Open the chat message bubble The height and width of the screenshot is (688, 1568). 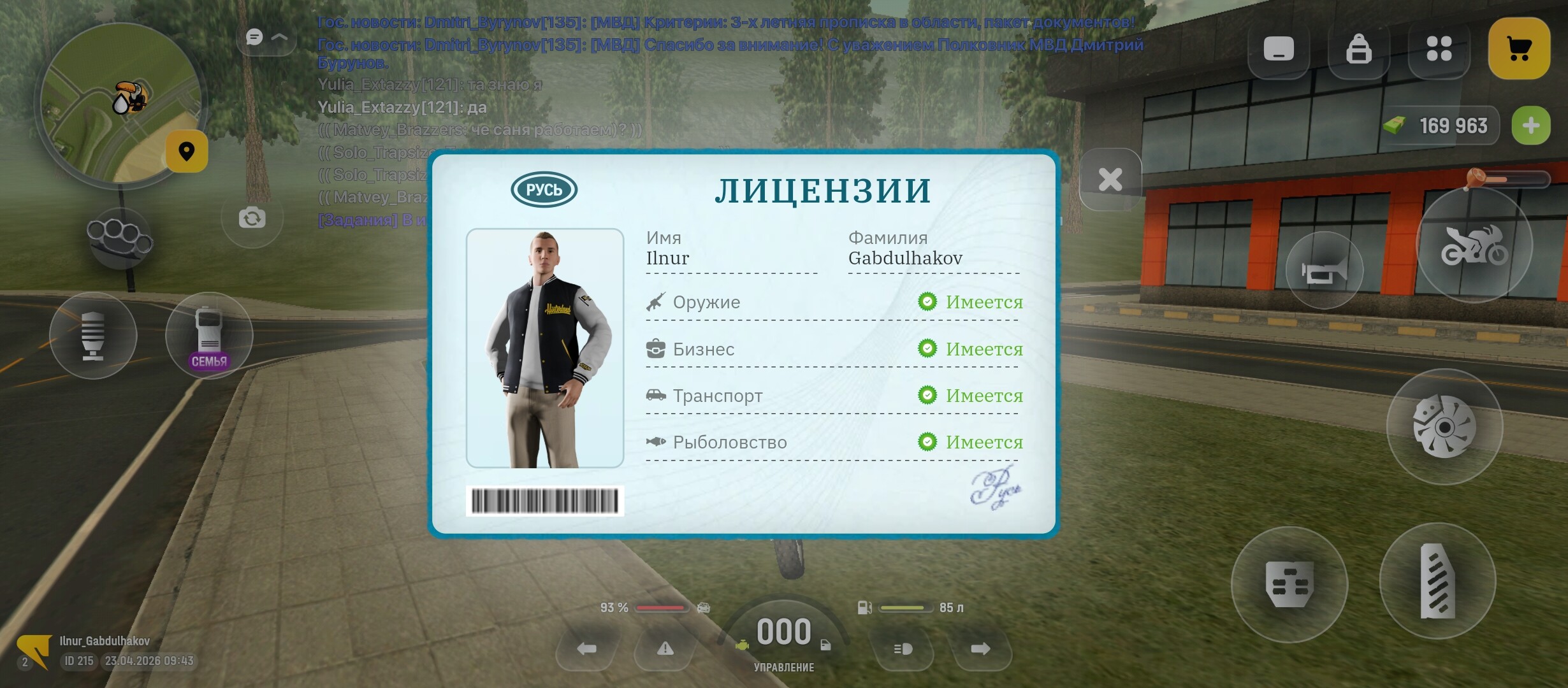[x=254, y=36]
